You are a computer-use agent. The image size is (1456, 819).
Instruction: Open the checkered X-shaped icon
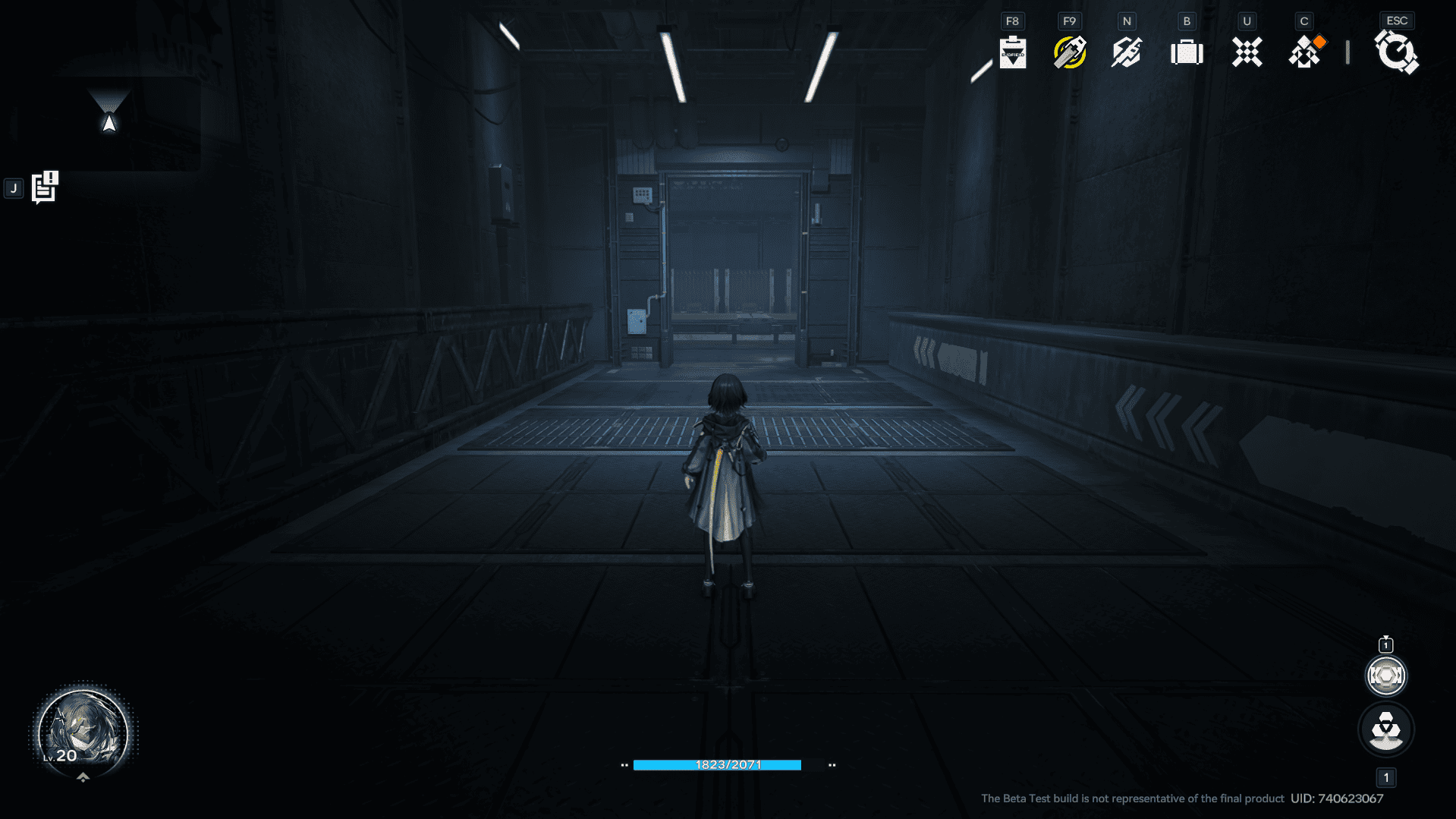pos(1247,52)
